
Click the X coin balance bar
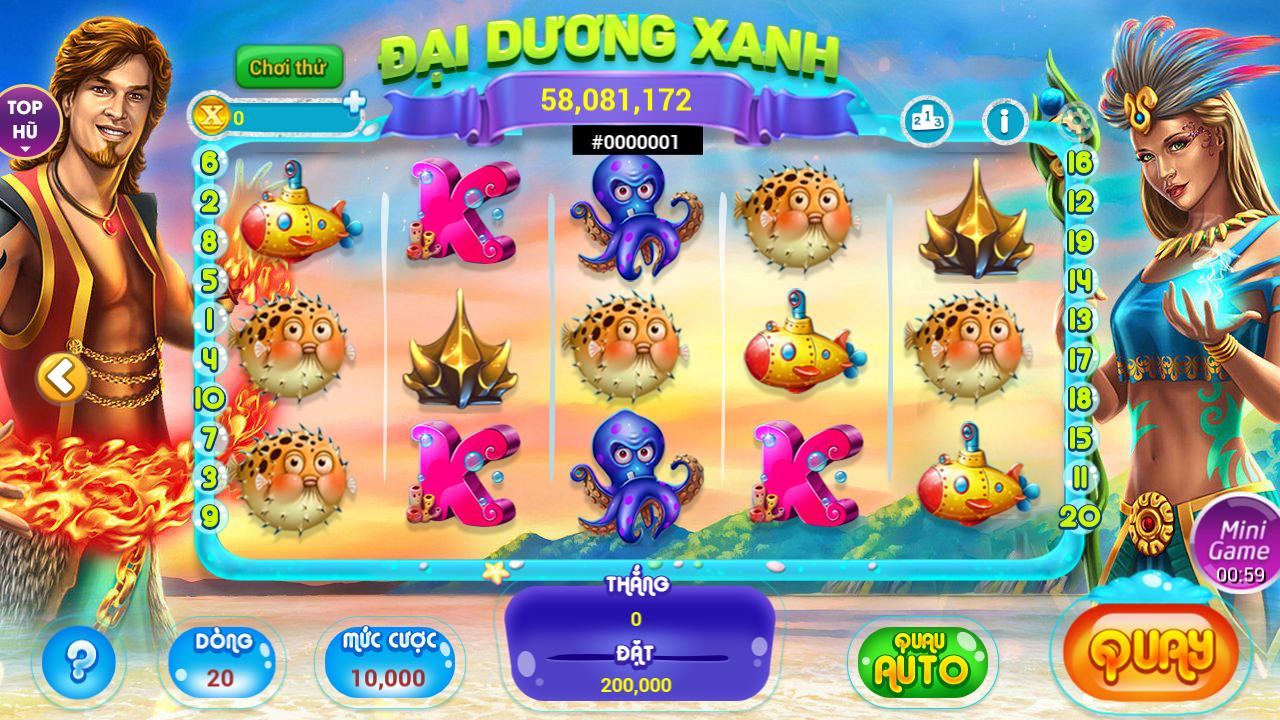pos(291,114)
